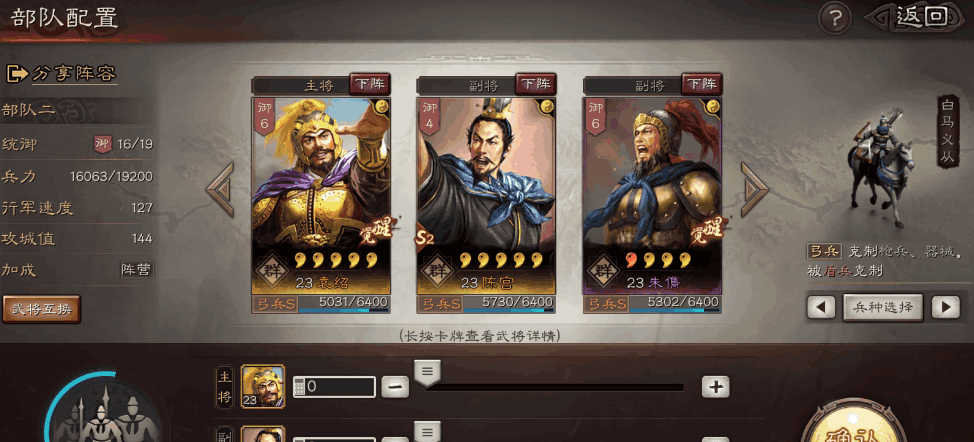974x442 pixels.
Task: Switch to previous troop type arrow
Action: 821,307
